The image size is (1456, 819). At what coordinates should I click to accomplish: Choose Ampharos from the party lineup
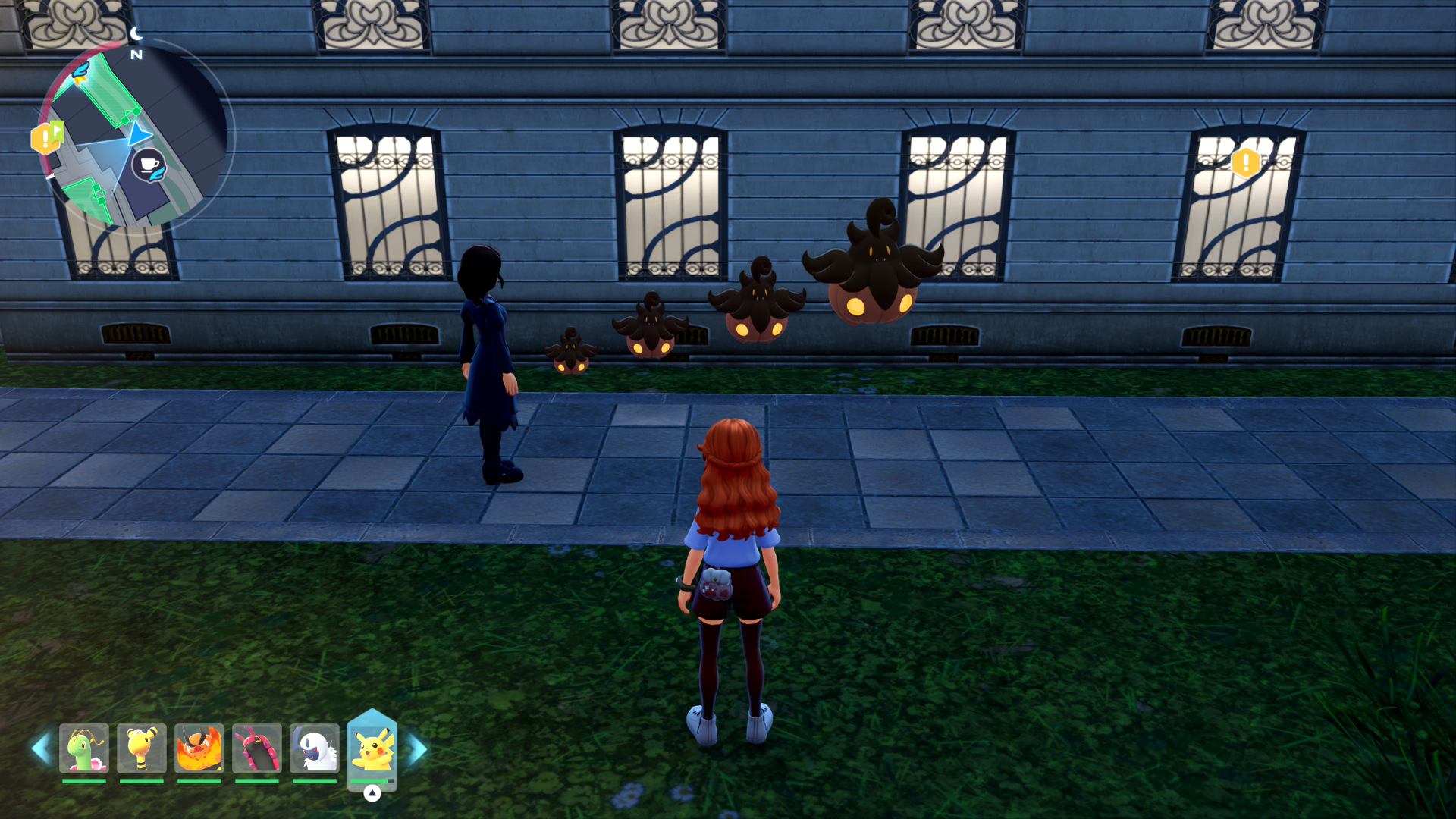pyautogui.click(x=142, y=748)
